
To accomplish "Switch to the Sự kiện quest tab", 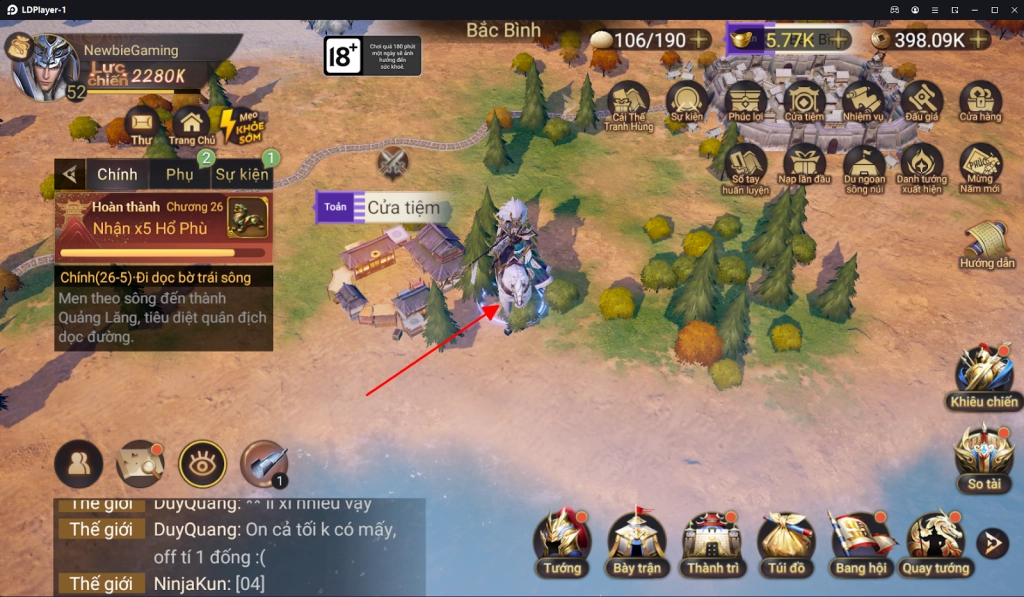I will (x=241, y=175).
